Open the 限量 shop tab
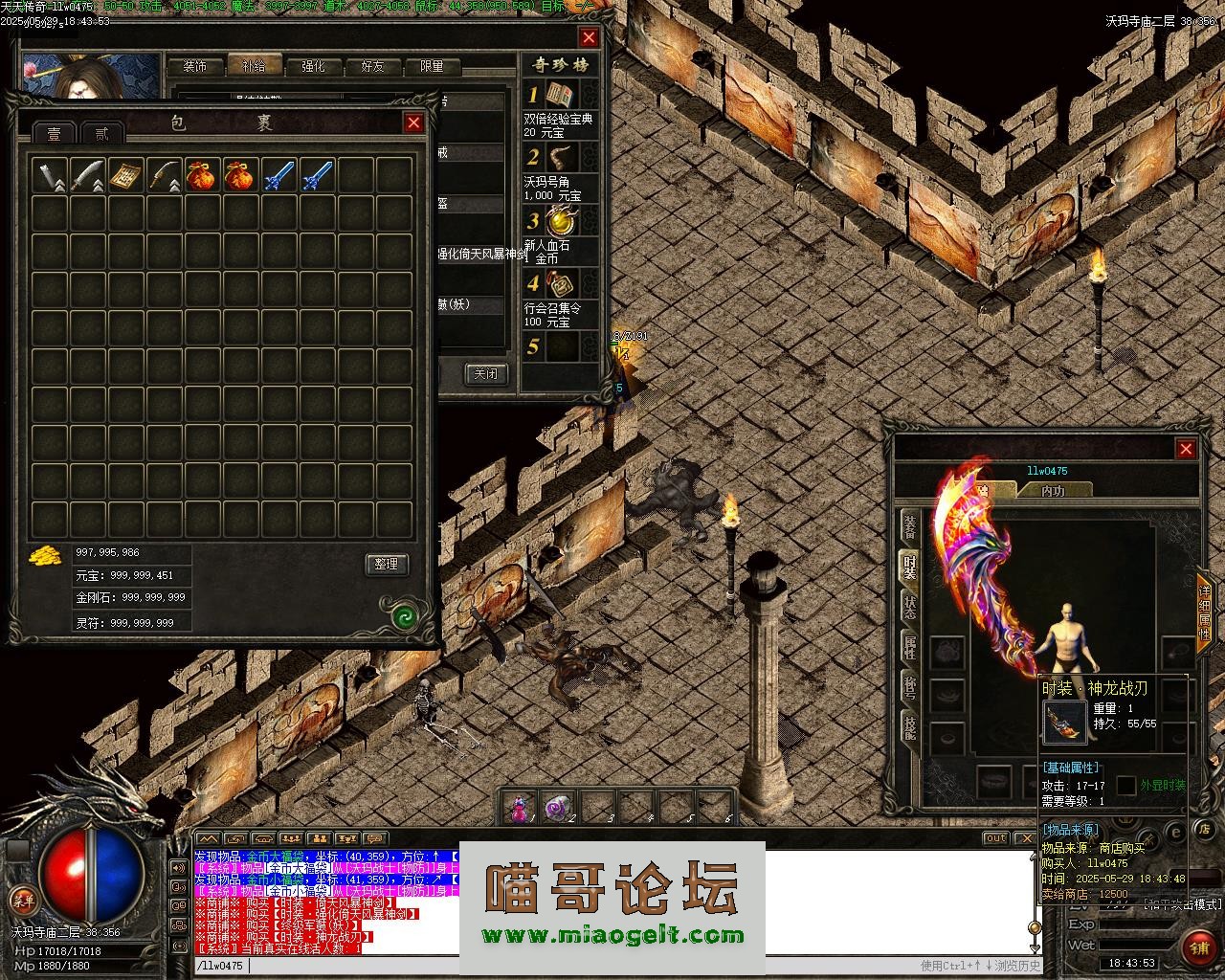This screenshot has height=980, width=1225. [432, 66]
